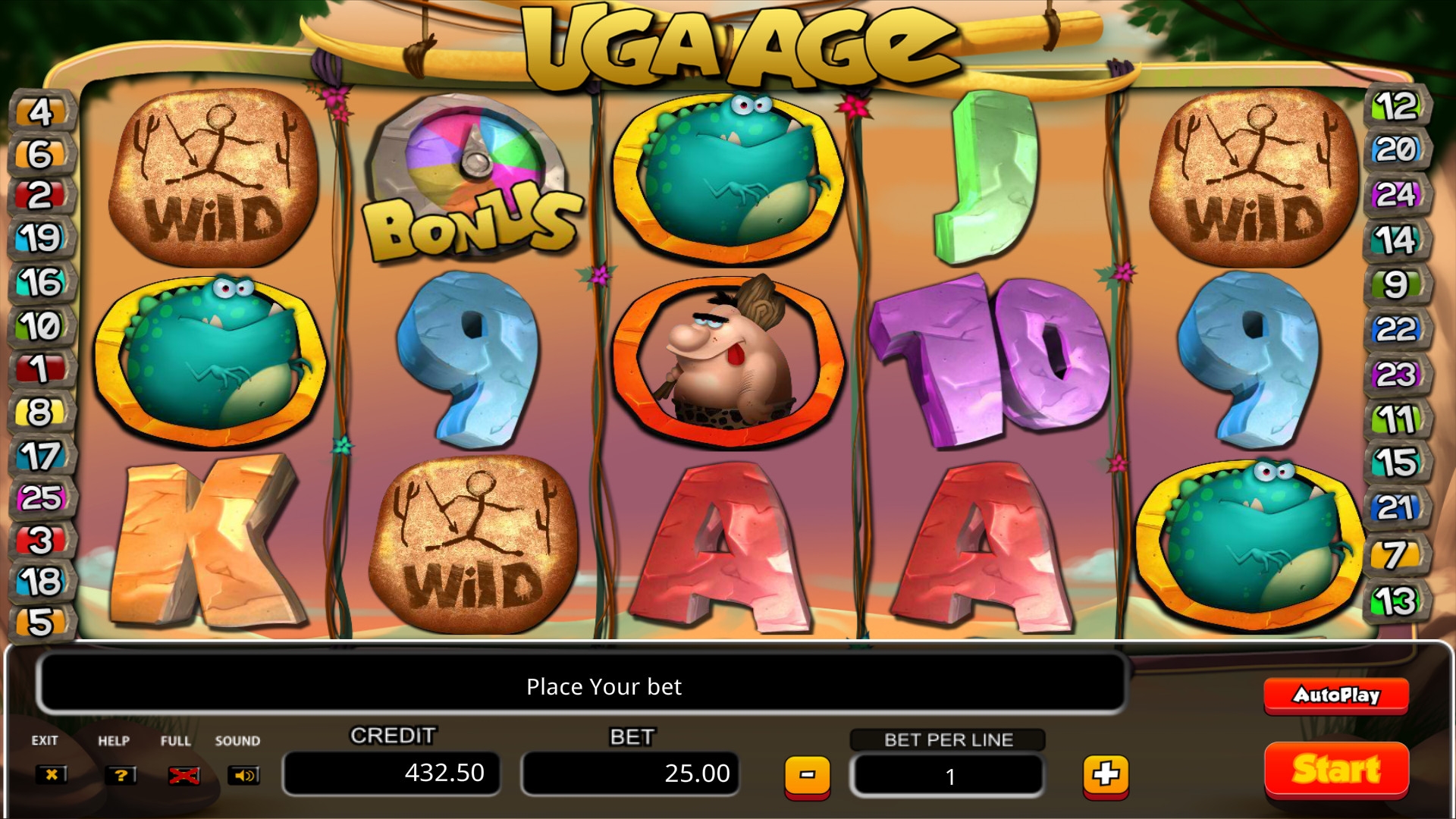
Task: Choose payline 25 marker
Action: pyautogui.click(x=41, y=498)
